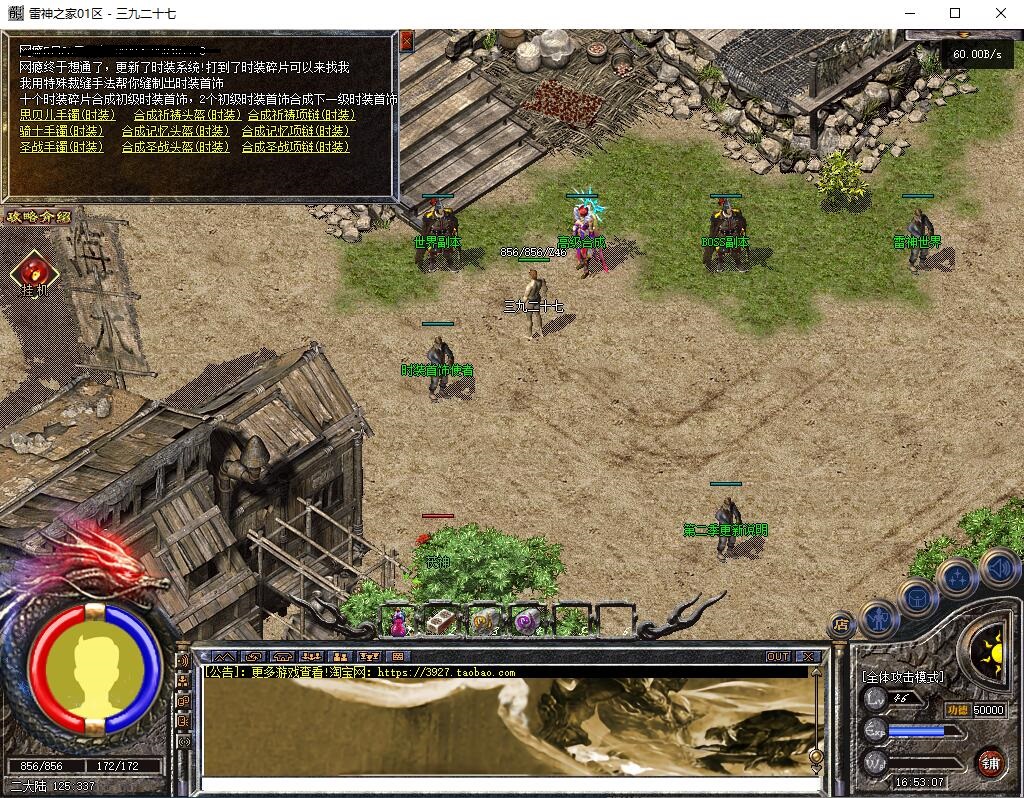The width and height of the screenshot is (1024, 798).
Task: Open the bag inventory round button
Action: coord(917,597)
